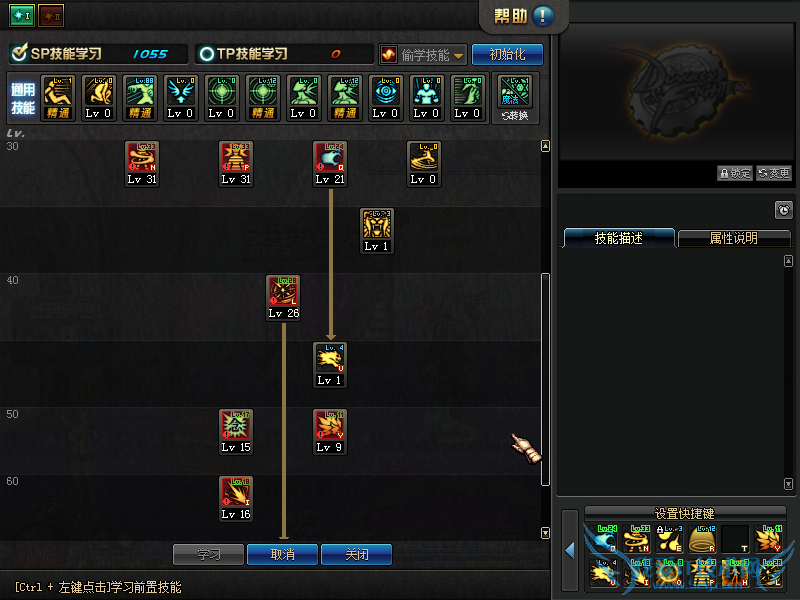Image resolution: width=800 pixels, height=600 pixels.
Task: Click the 变更 change button
Action: [774, 173]
